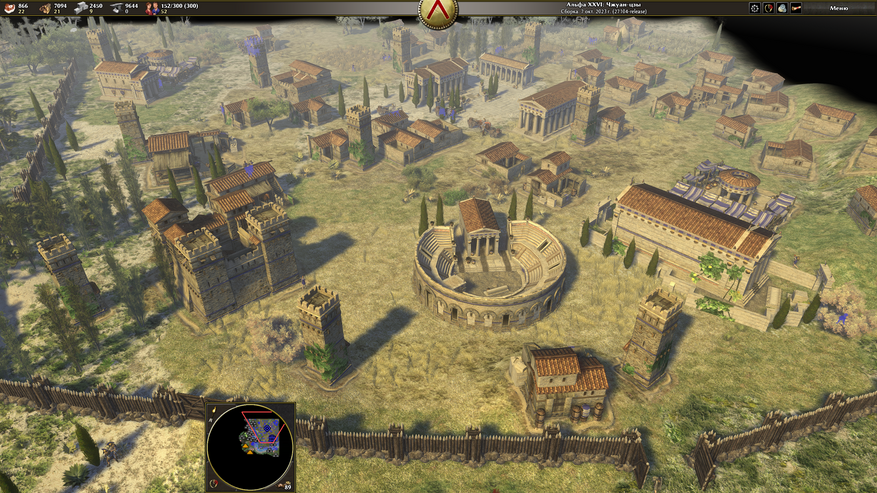Image resolution: width=877 pixels, height=493 pixels.
Task: Click the gear settings icon
Action: (755, 8)
